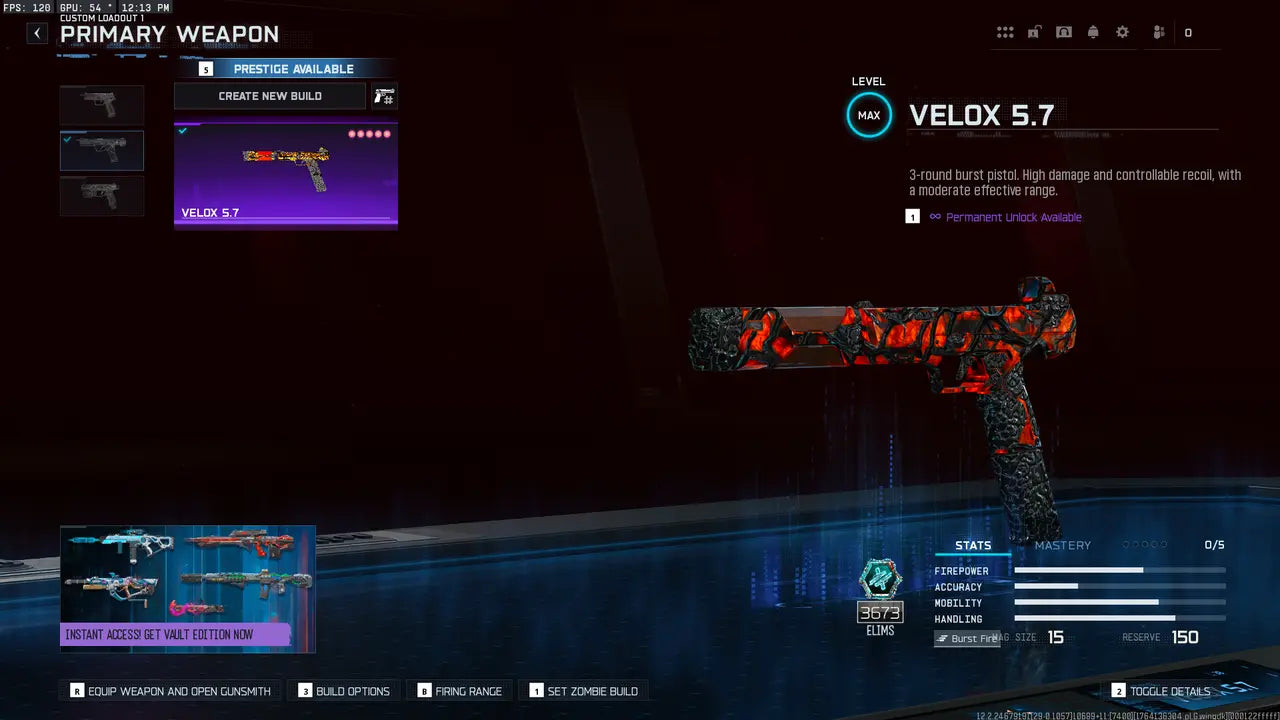
Task: Open settings with the gear icon
Action: pyautogui.click(x=1122, y=31)
